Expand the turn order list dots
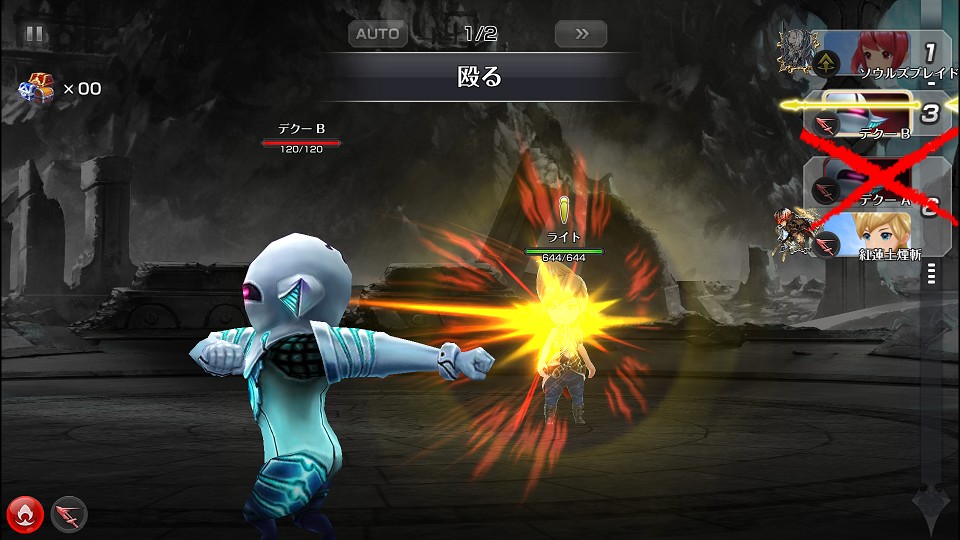The height and width of the screenshot is (540, 960). (x=932, y=273)
